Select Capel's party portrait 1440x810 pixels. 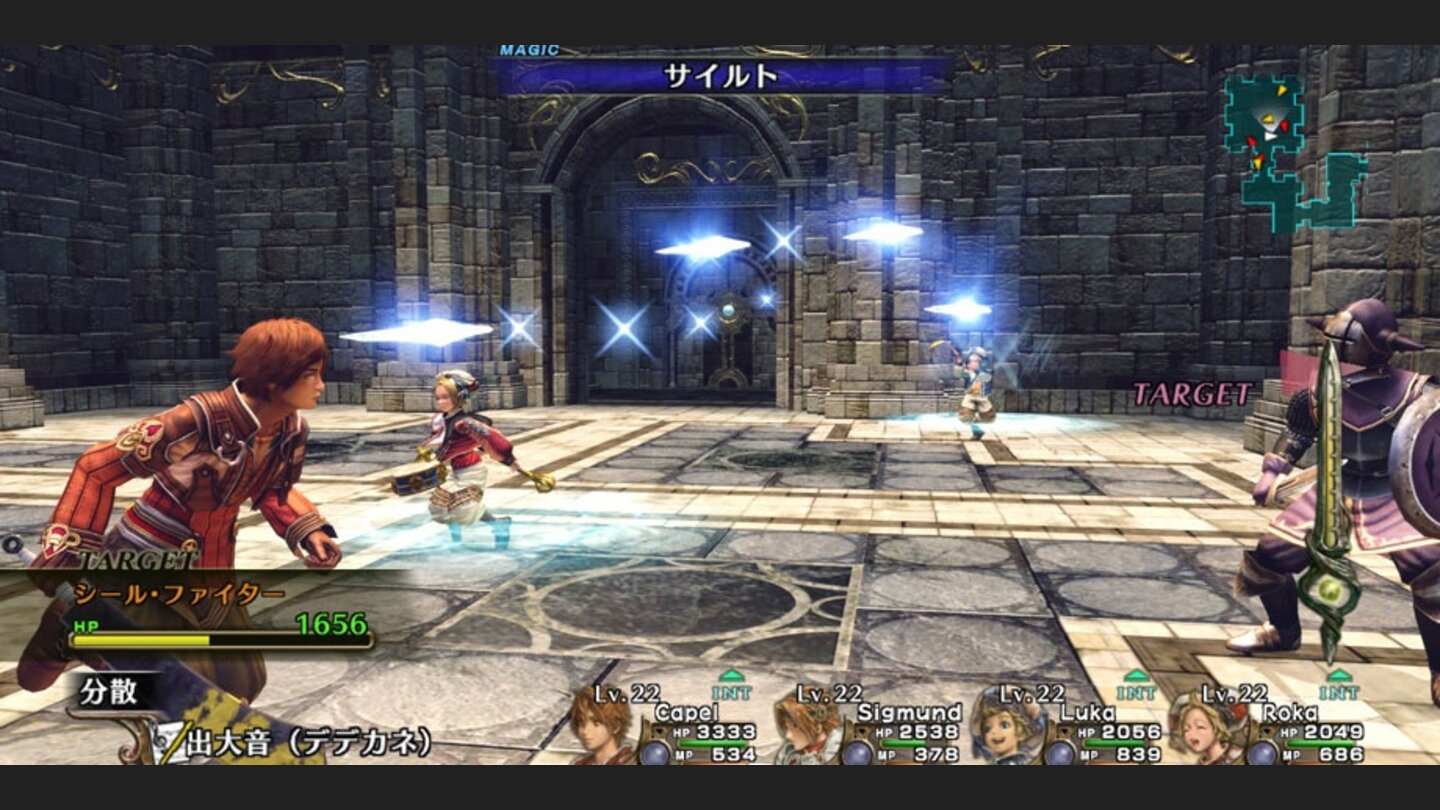[x=602, y=728]
